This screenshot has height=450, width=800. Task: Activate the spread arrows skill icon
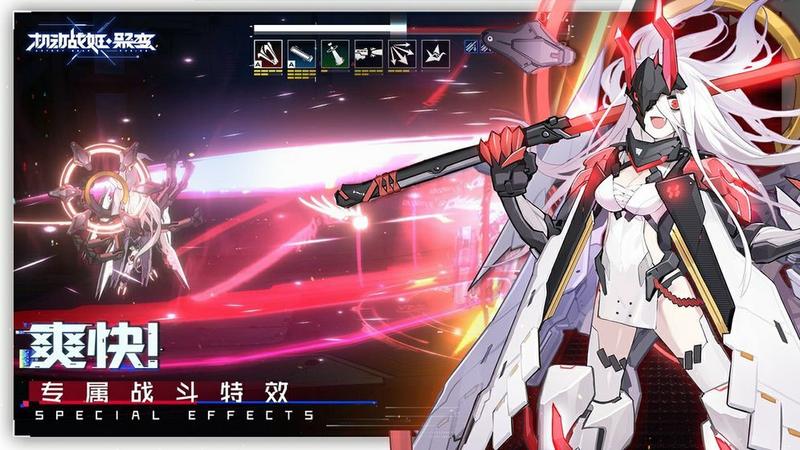pyautogui.click(x=403, y=54)
